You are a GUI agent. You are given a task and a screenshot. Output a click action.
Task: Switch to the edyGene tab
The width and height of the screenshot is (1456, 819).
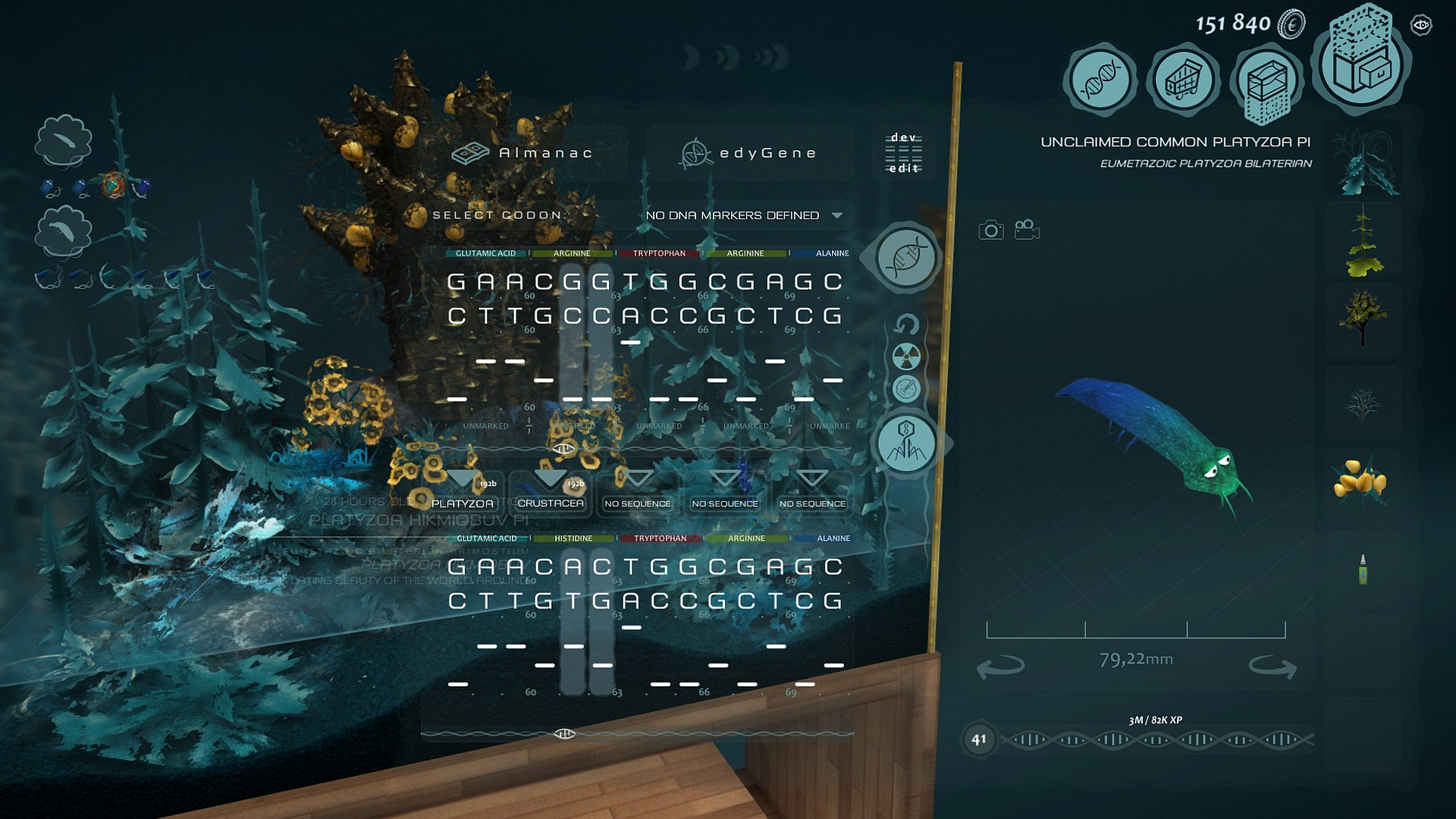click(749, 152)
